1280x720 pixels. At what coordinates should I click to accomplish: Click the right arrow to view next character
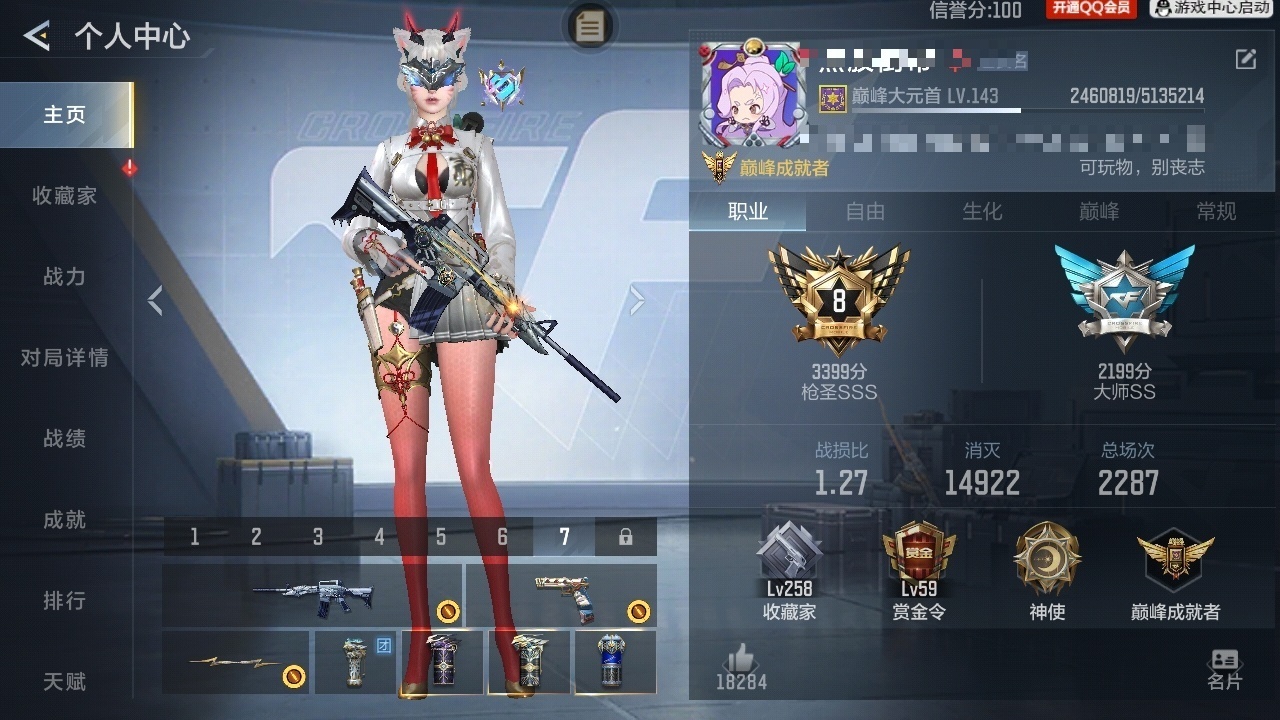click(x=637, y=299)
